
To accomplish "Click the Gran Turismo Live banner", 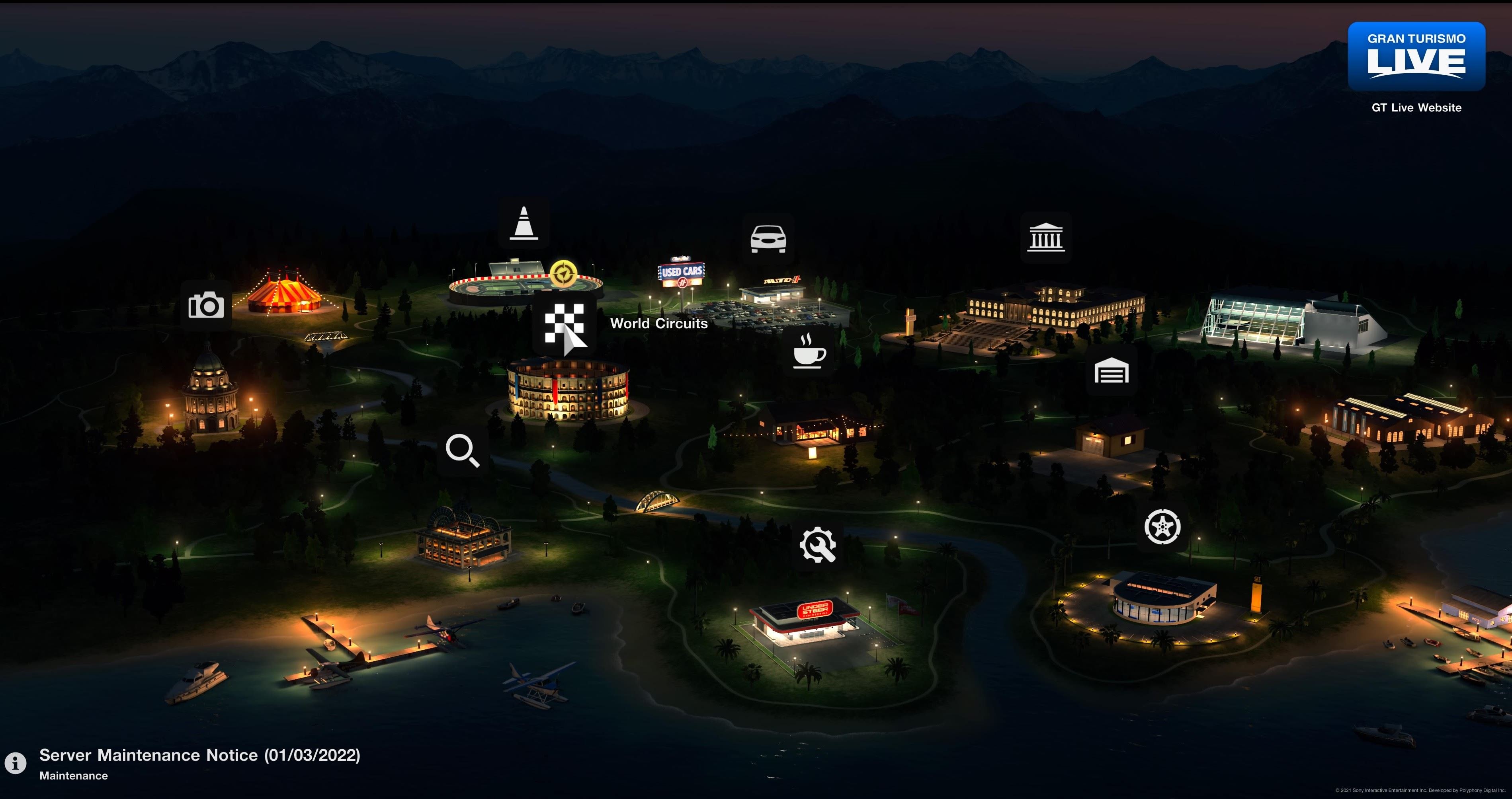I will tap(1416, 57).
